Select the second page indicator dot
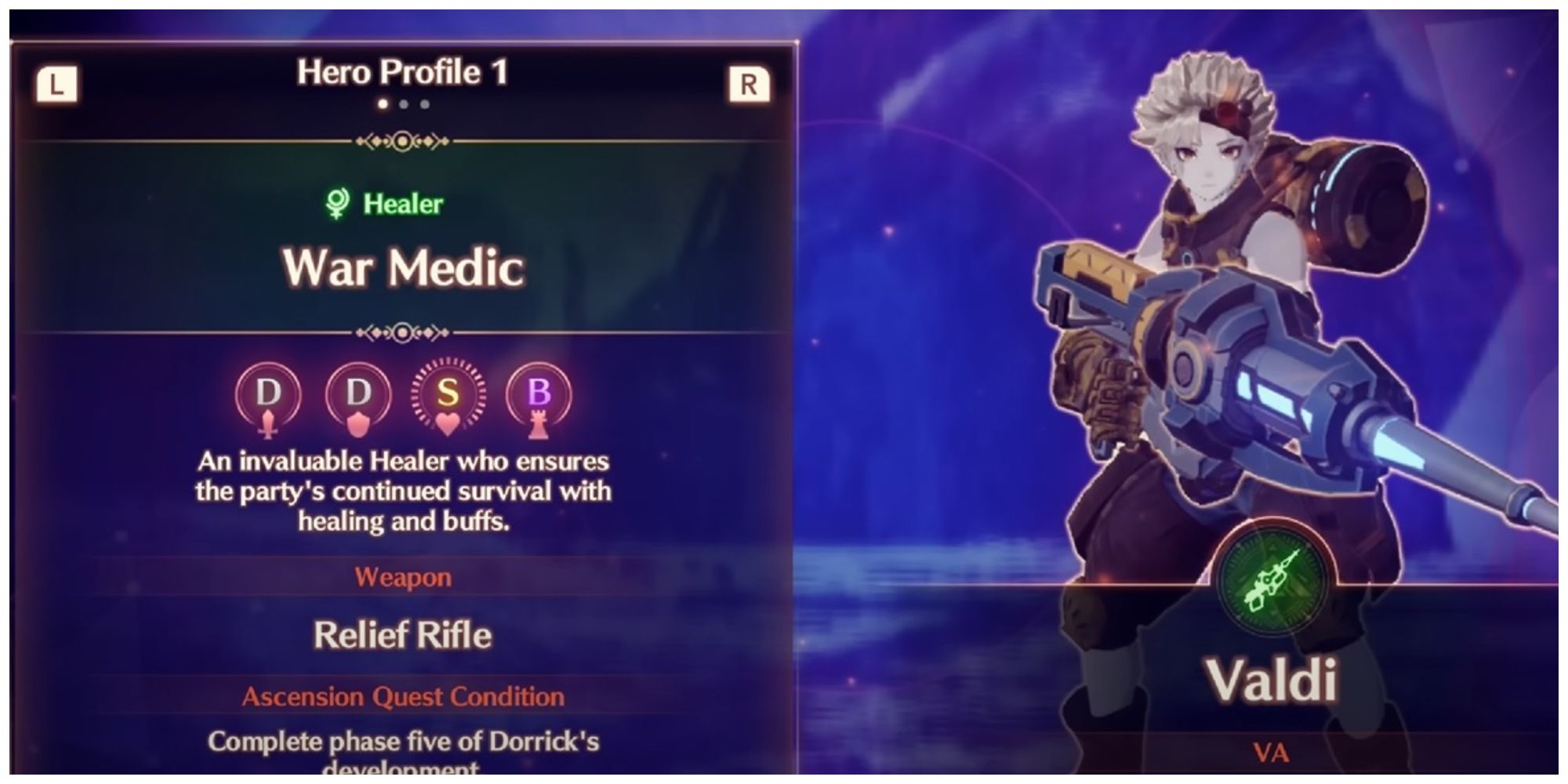The width and height of the screenshot is (1568, 784). (x=404, y=103)
